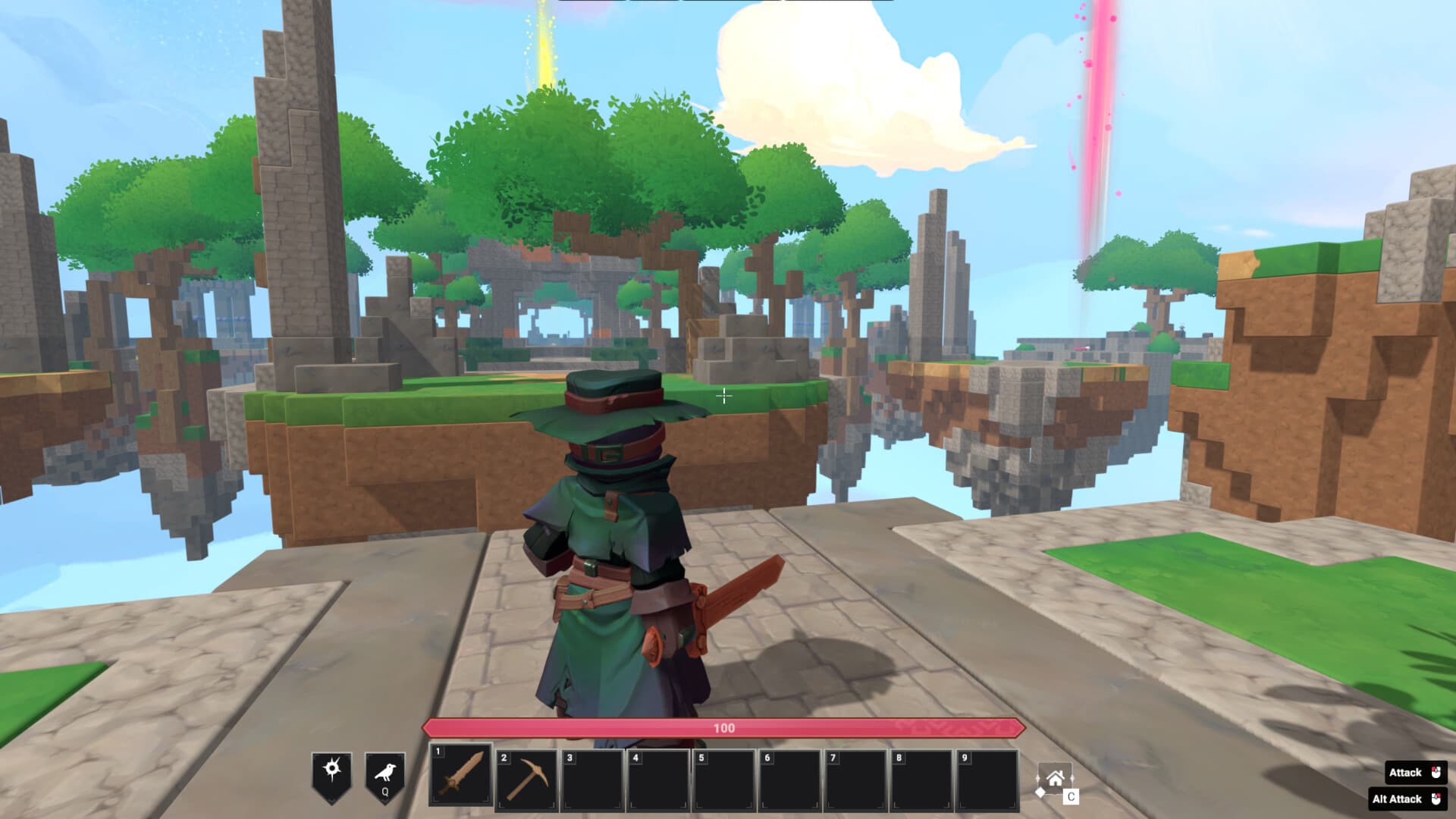Click the Alt Attack button label
The image size is (1456, 819).
pyautogui.click(x=1397, y=799)
